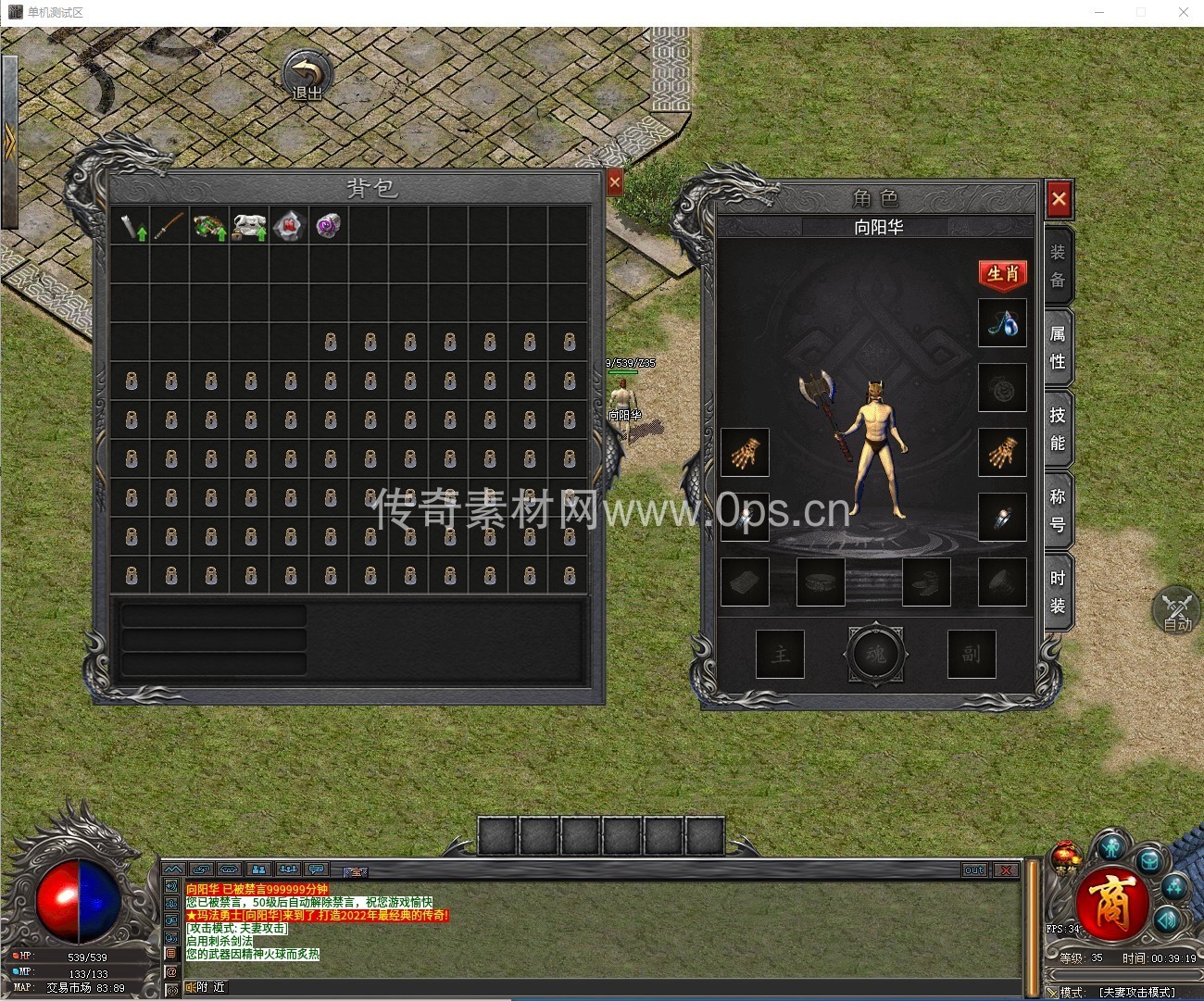Image resolution: width=1204 pixels, height=1001 pixels.
Task: Choose the purple spiral stone item
Action: pos(329,225)
